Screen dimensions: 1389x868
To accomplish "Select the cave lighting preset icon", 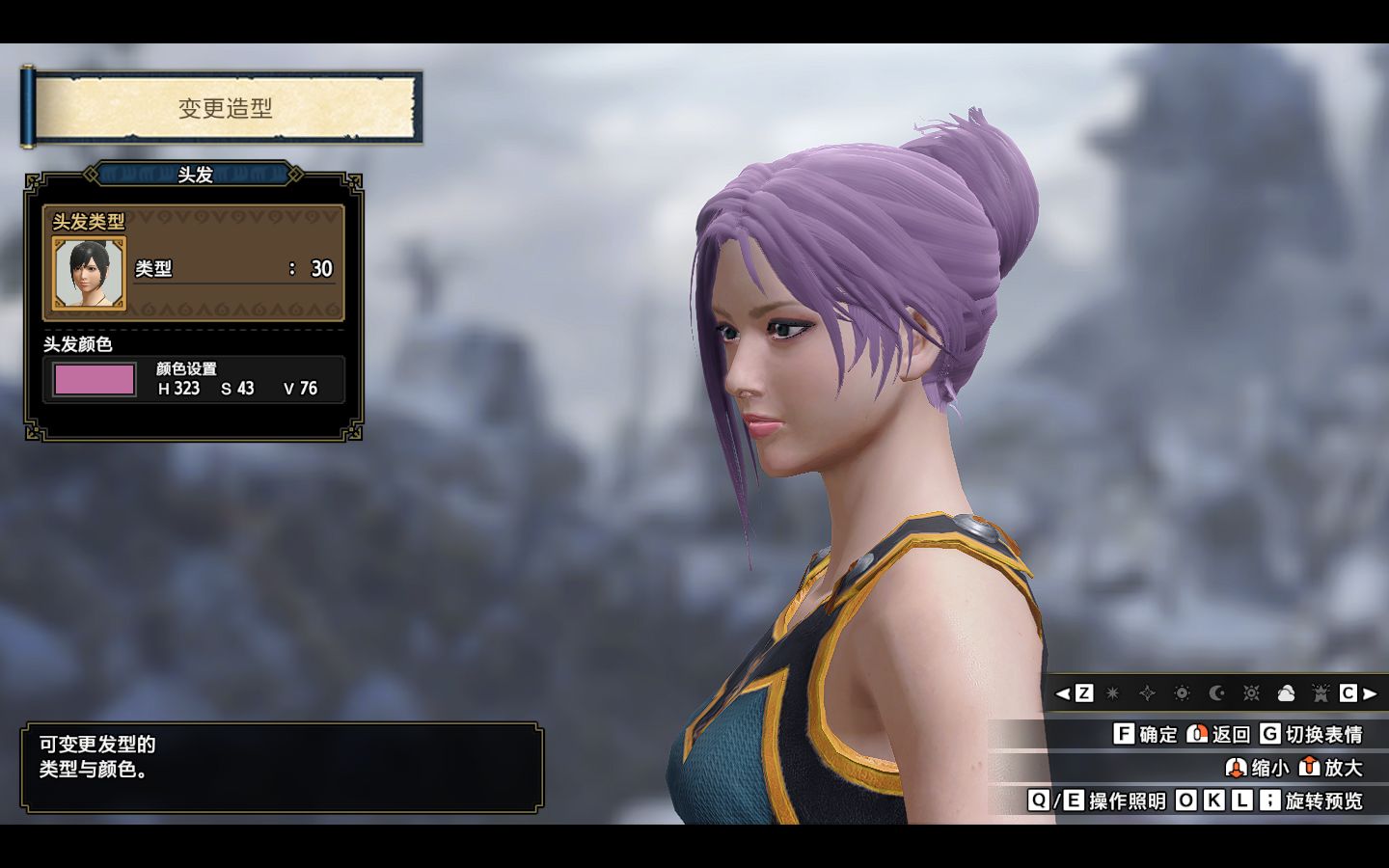I will coord(1320,692).
